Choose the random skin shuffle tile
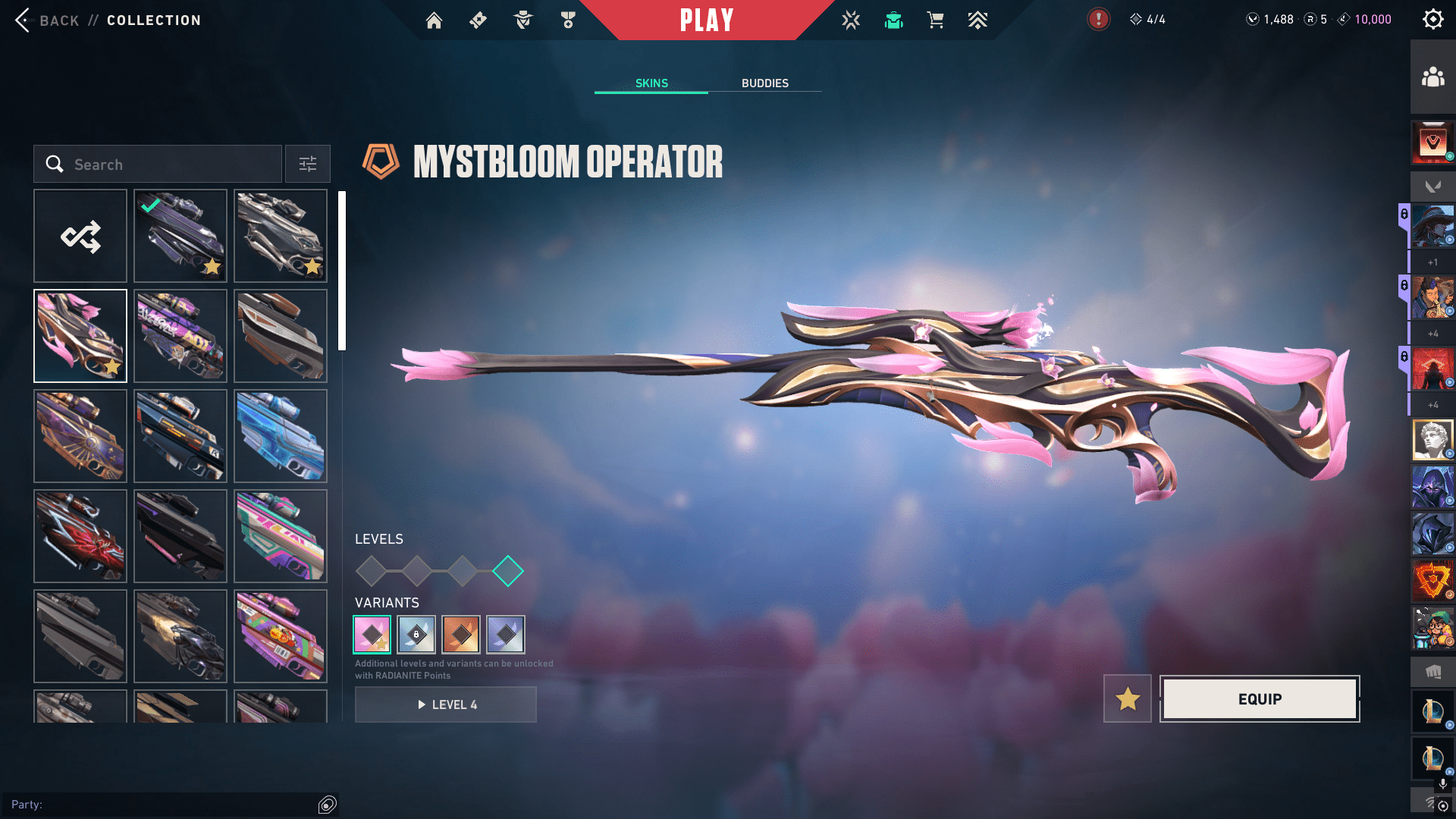1456x819 pixels. (80, 236)
